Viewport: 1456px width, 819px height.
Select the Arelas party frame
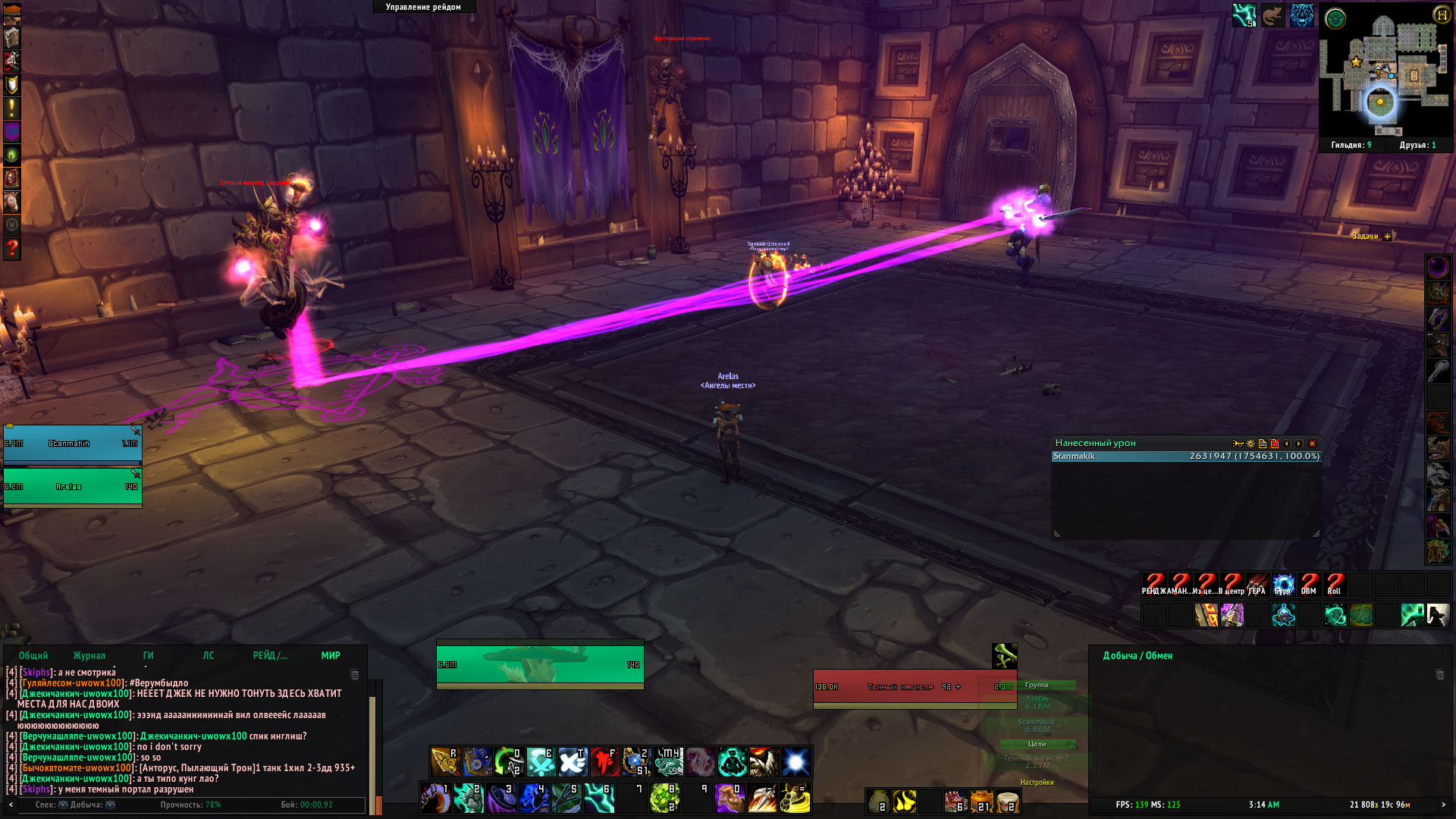[x=72, y=487]
